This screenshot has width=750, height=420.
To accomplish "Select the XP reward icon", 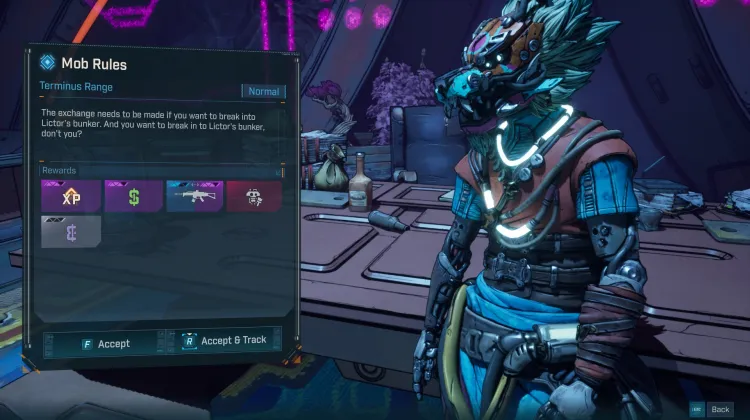I will (70, 196).
